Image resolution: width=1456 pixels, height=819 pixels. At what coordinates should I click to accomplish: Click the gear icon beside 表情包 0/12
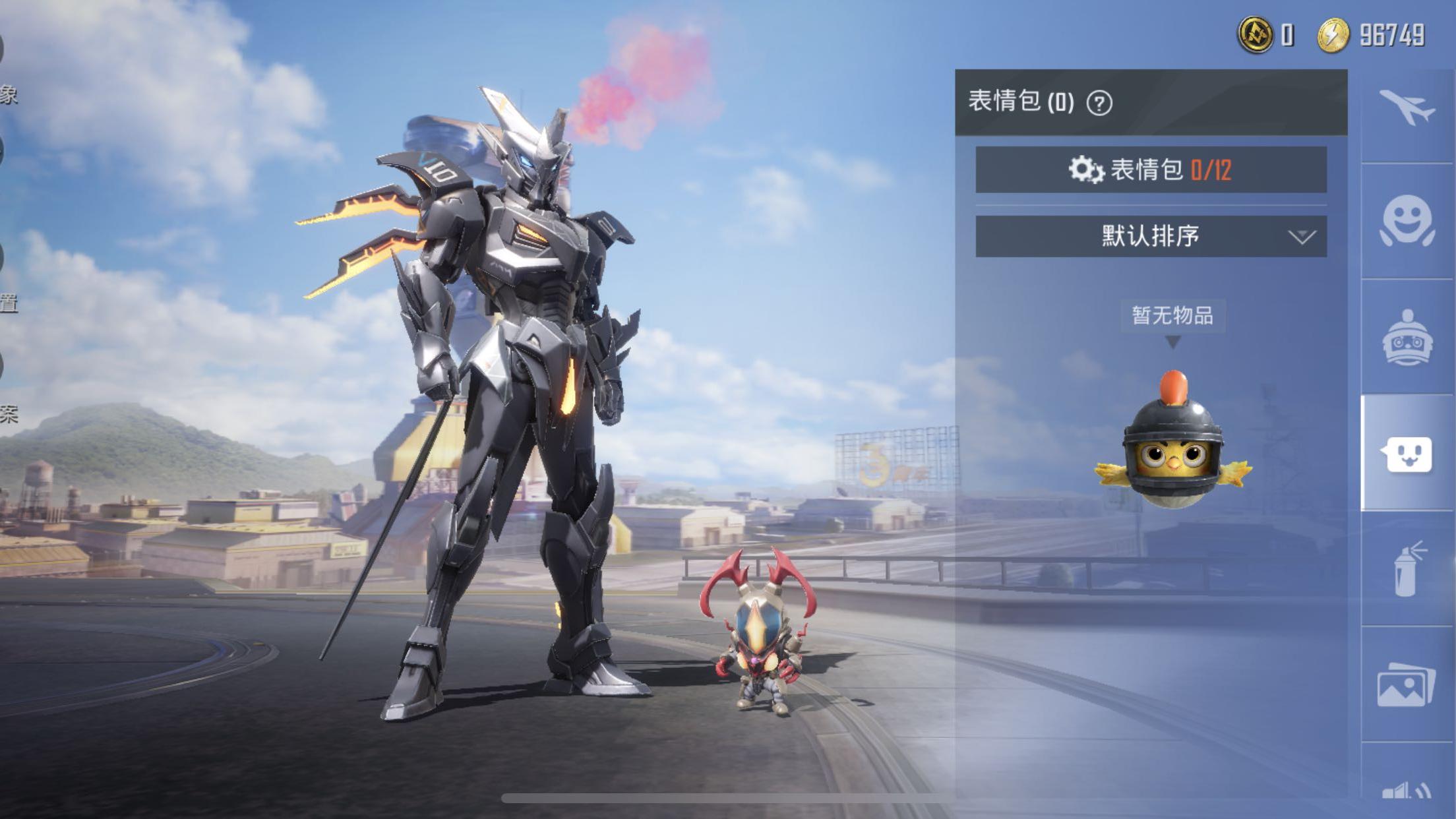tap(1083, 168)
